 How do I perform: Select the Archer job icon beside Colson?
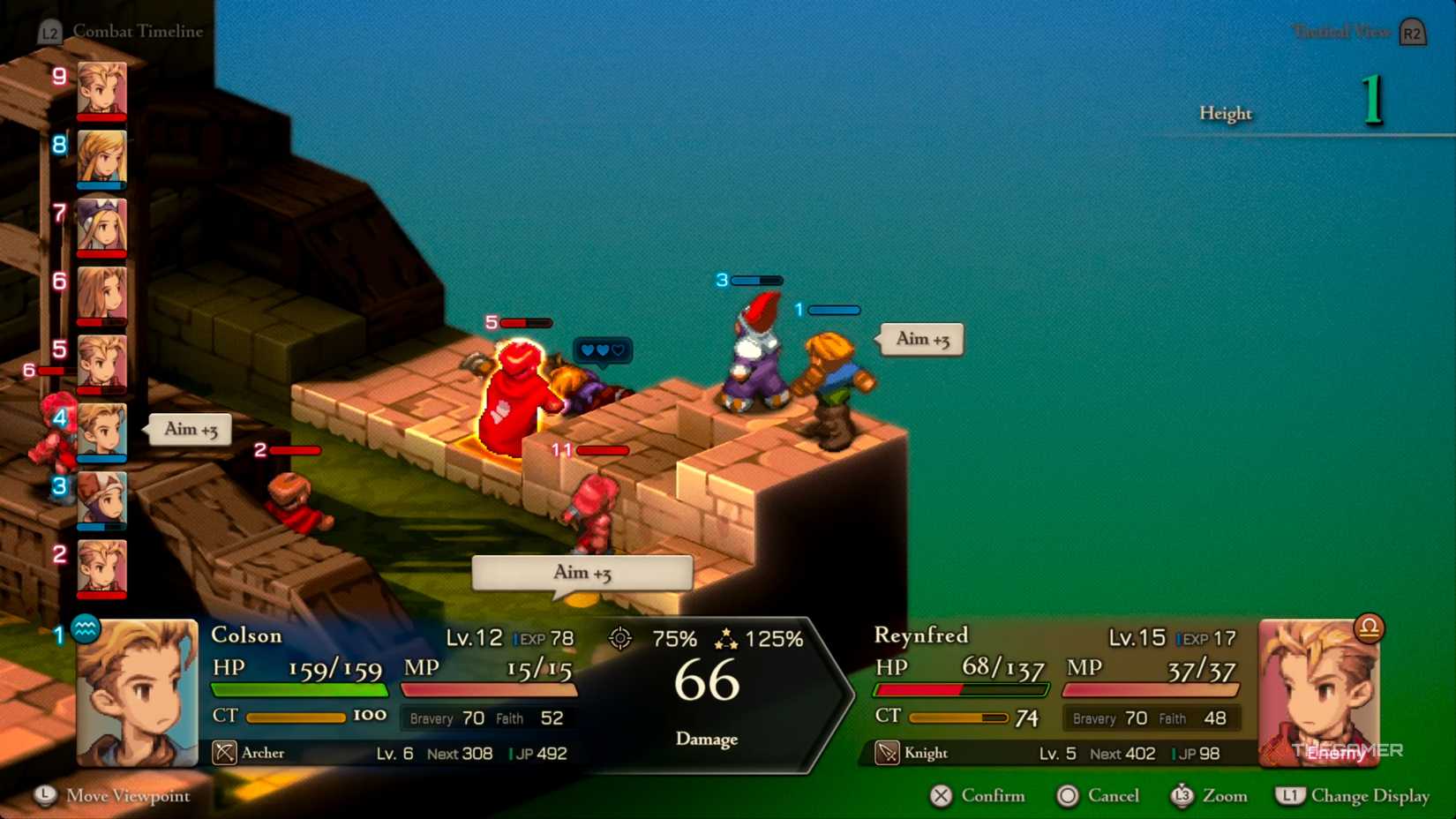(226, 753)
